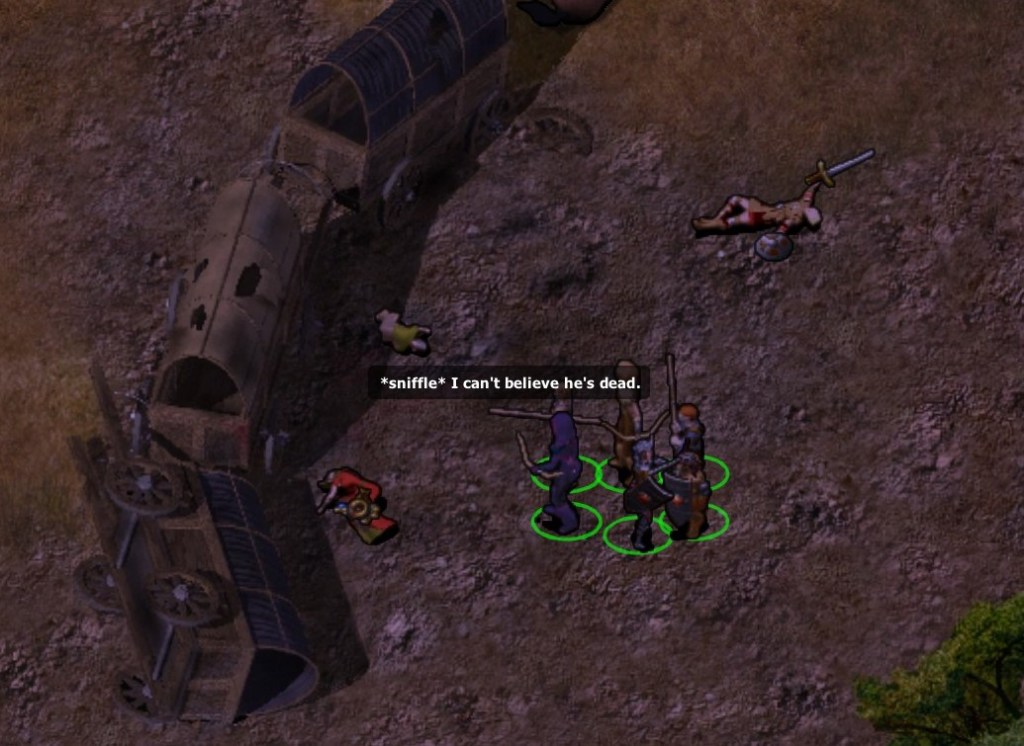Select the red-haired party member holding a staff
The width and height of the screenshot is (1024, 746).
pos(686,428)
